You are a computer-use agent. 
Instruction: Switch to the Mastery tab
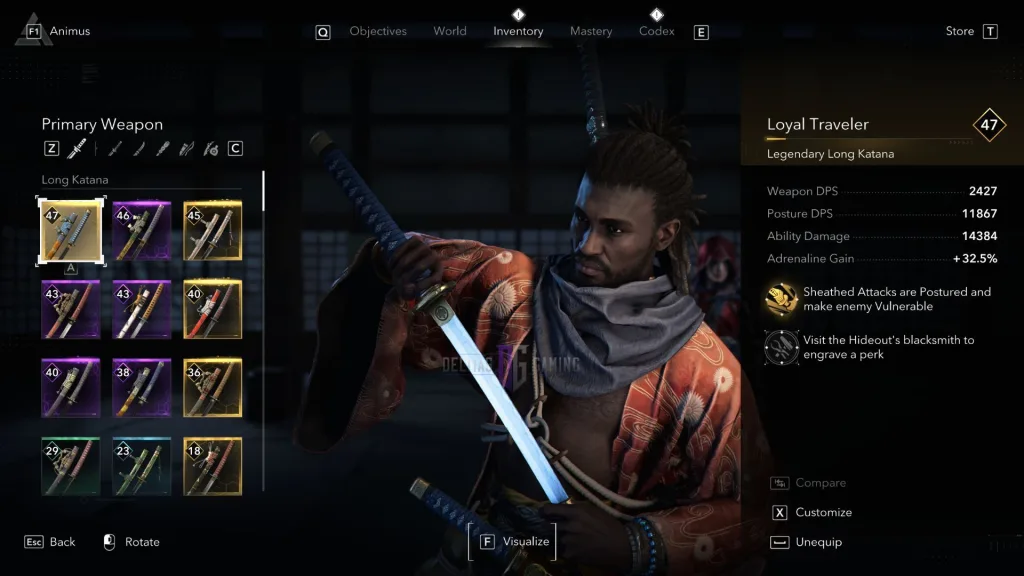(591, 31)
